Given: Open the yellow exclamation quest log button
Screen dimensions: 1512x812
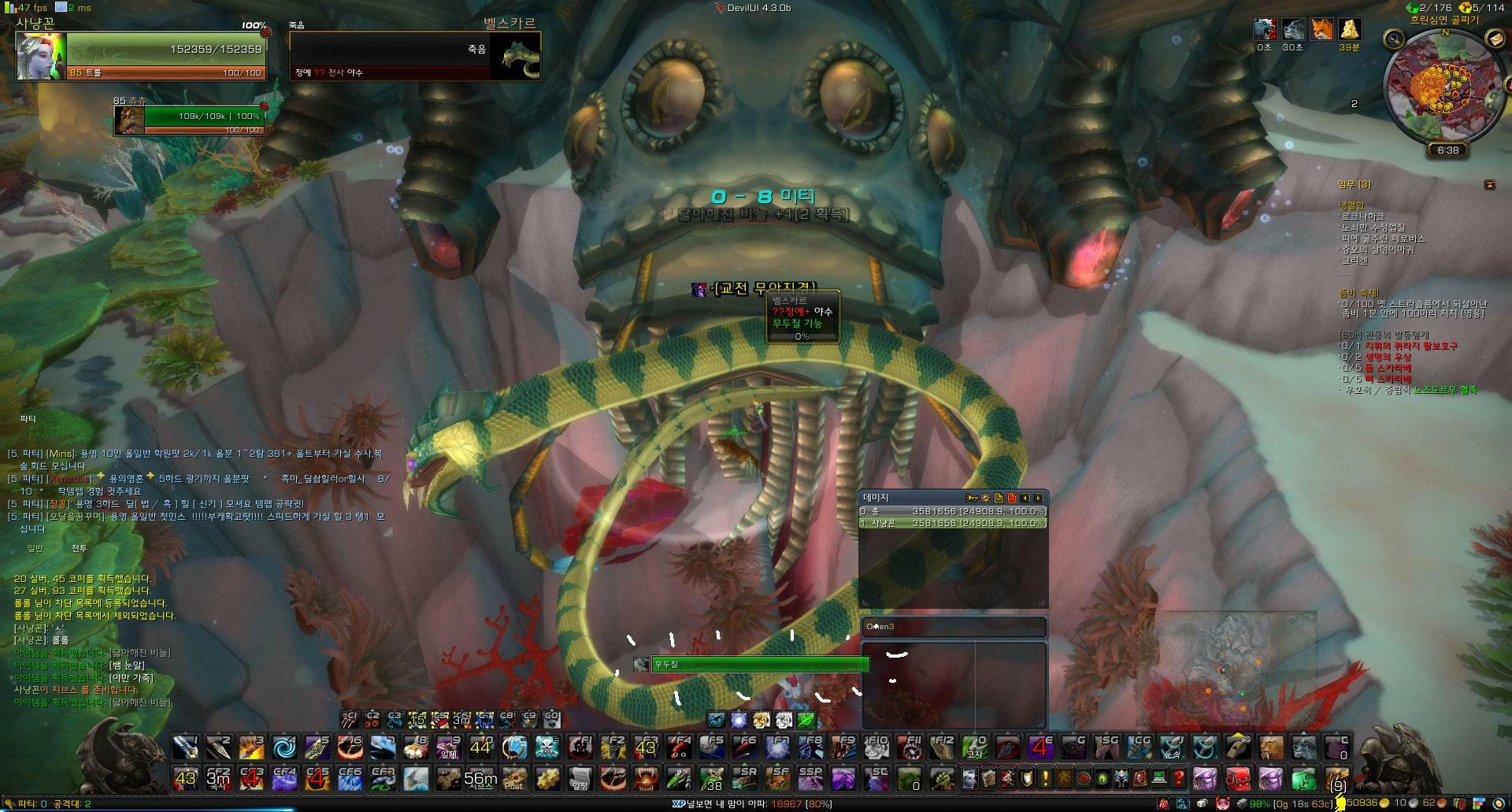Looking at the screenshot, I should [x=1045, y=779].
